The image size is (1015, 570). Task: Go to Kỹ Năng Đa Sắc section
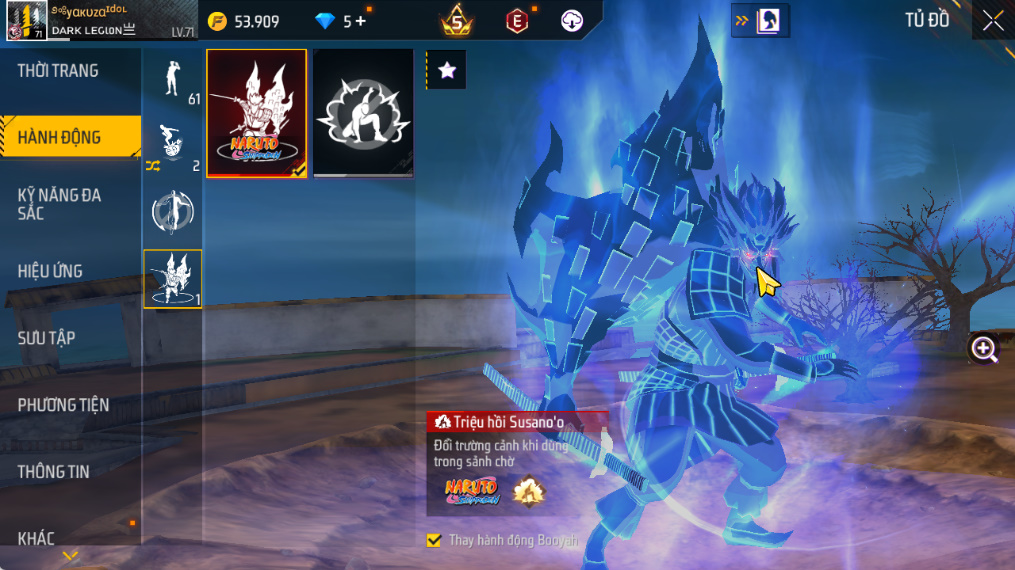pos(60,204)
